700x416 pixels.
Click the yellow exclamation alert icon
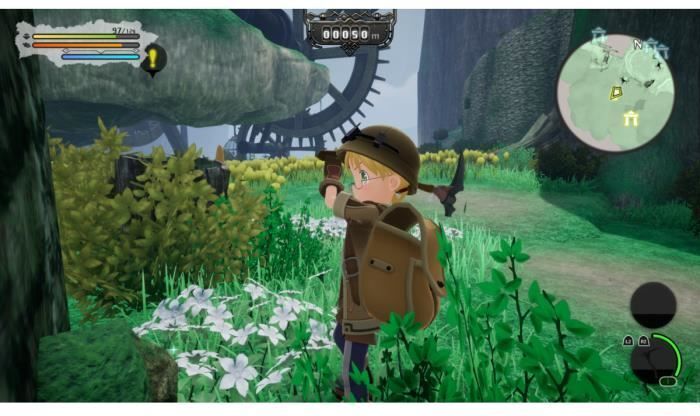[154, 60]
